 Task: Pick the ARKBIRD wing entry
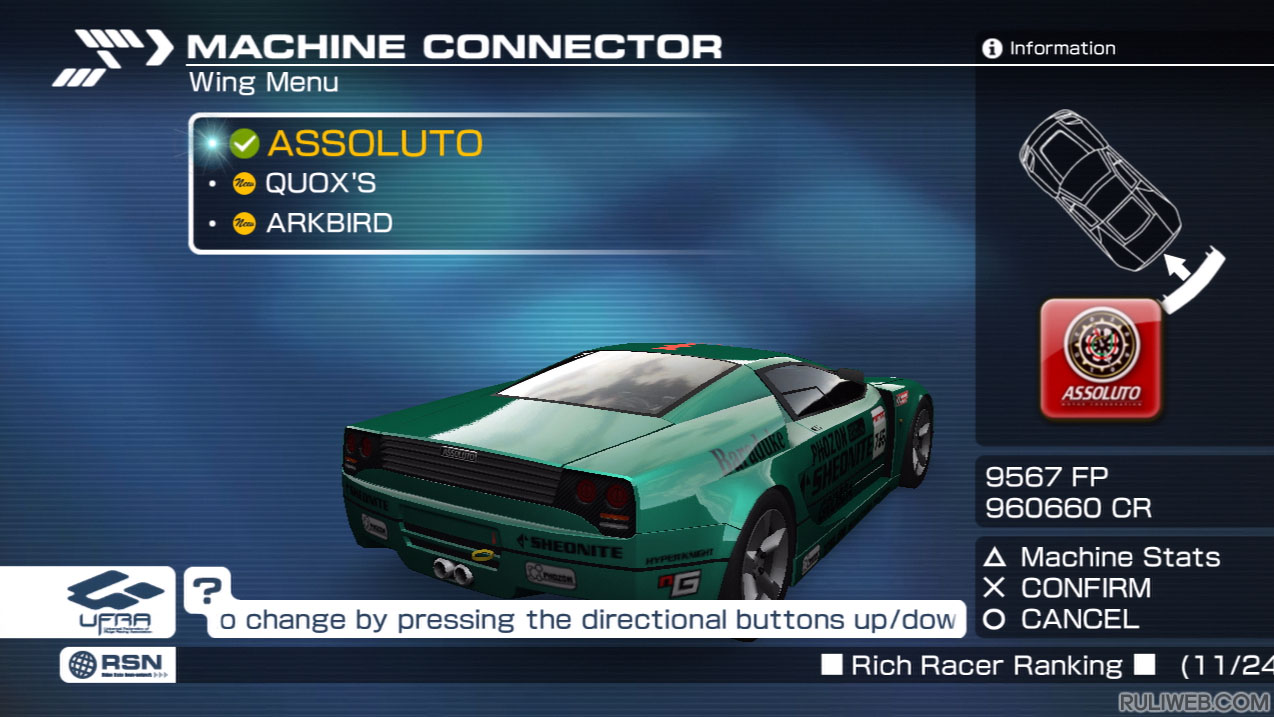[x=328, y=223]
